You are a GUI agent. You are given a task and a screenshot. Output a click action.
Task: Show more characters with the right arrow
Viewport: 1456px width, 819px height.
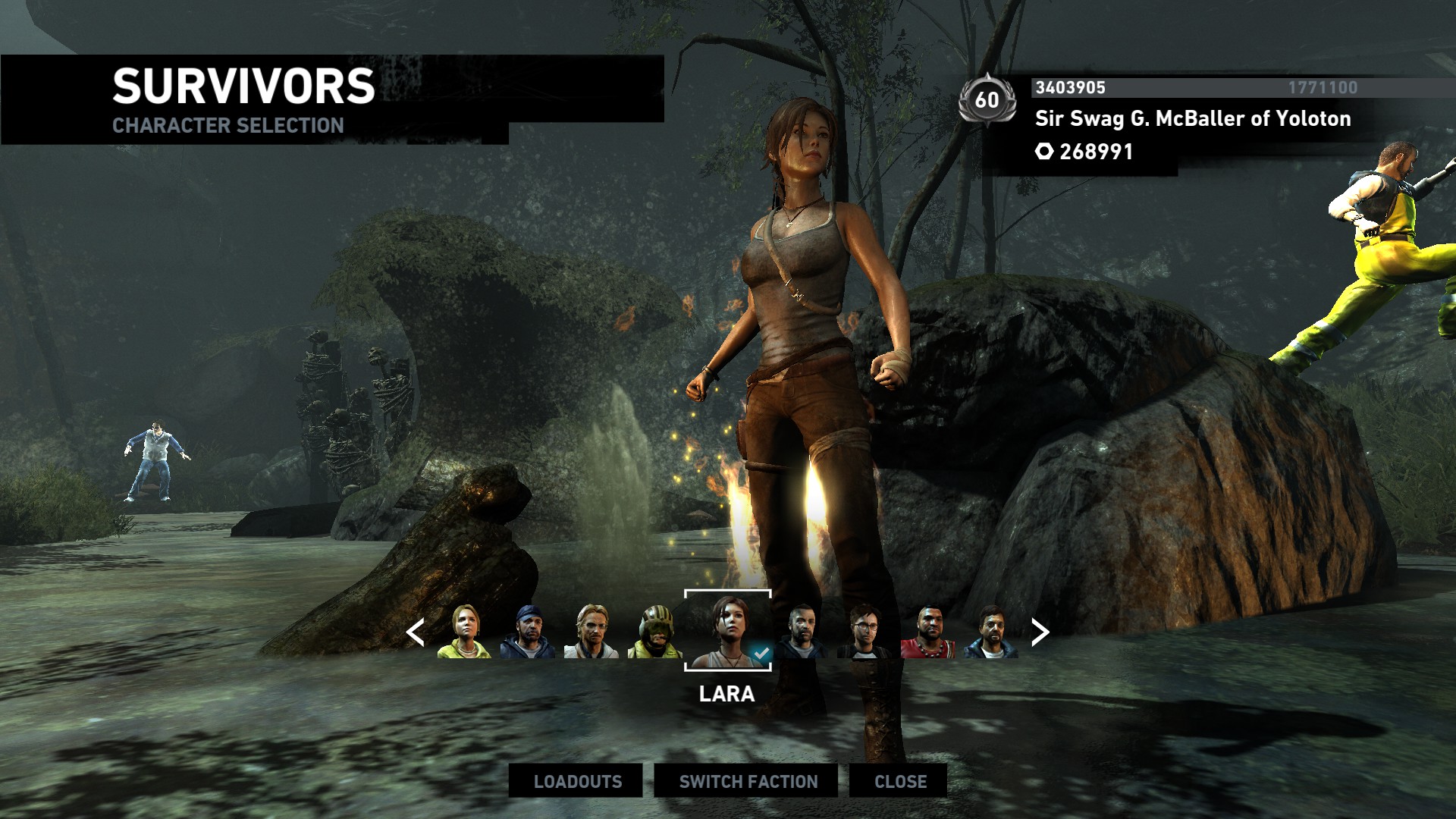[x=1040, y=632]
